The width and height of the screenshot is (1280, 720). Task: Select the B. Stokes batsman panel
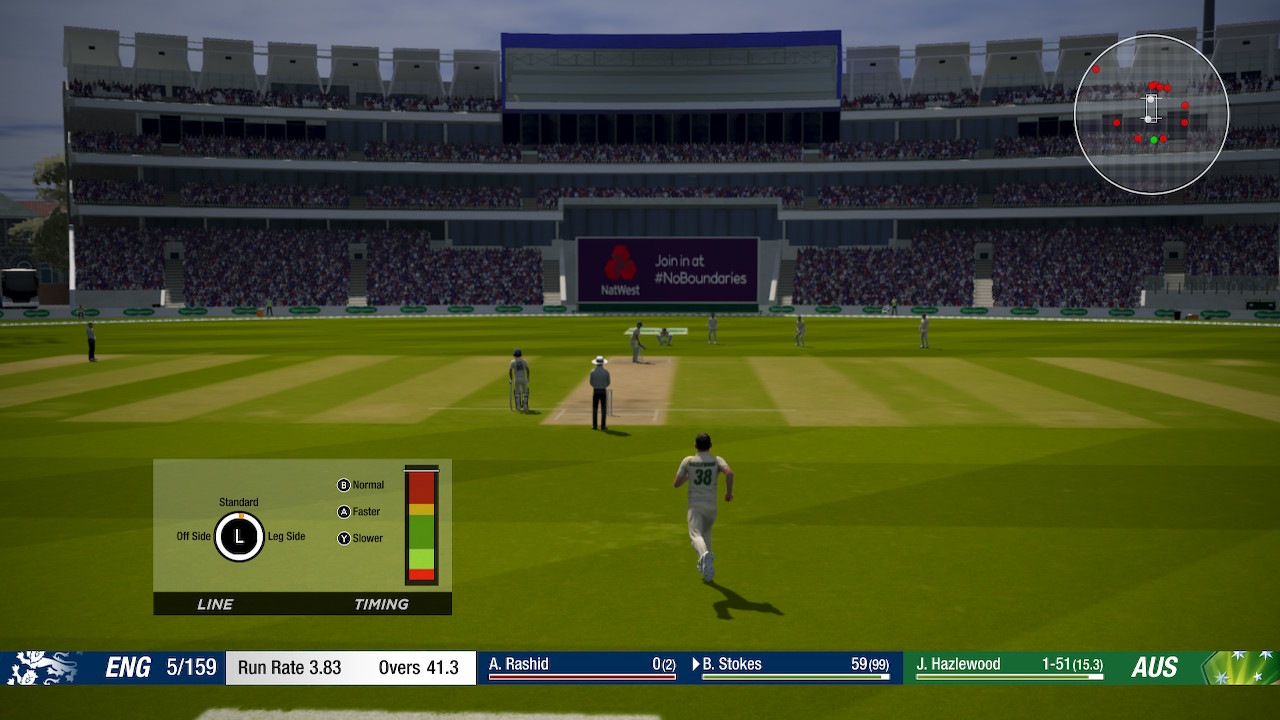pos(795,666)
